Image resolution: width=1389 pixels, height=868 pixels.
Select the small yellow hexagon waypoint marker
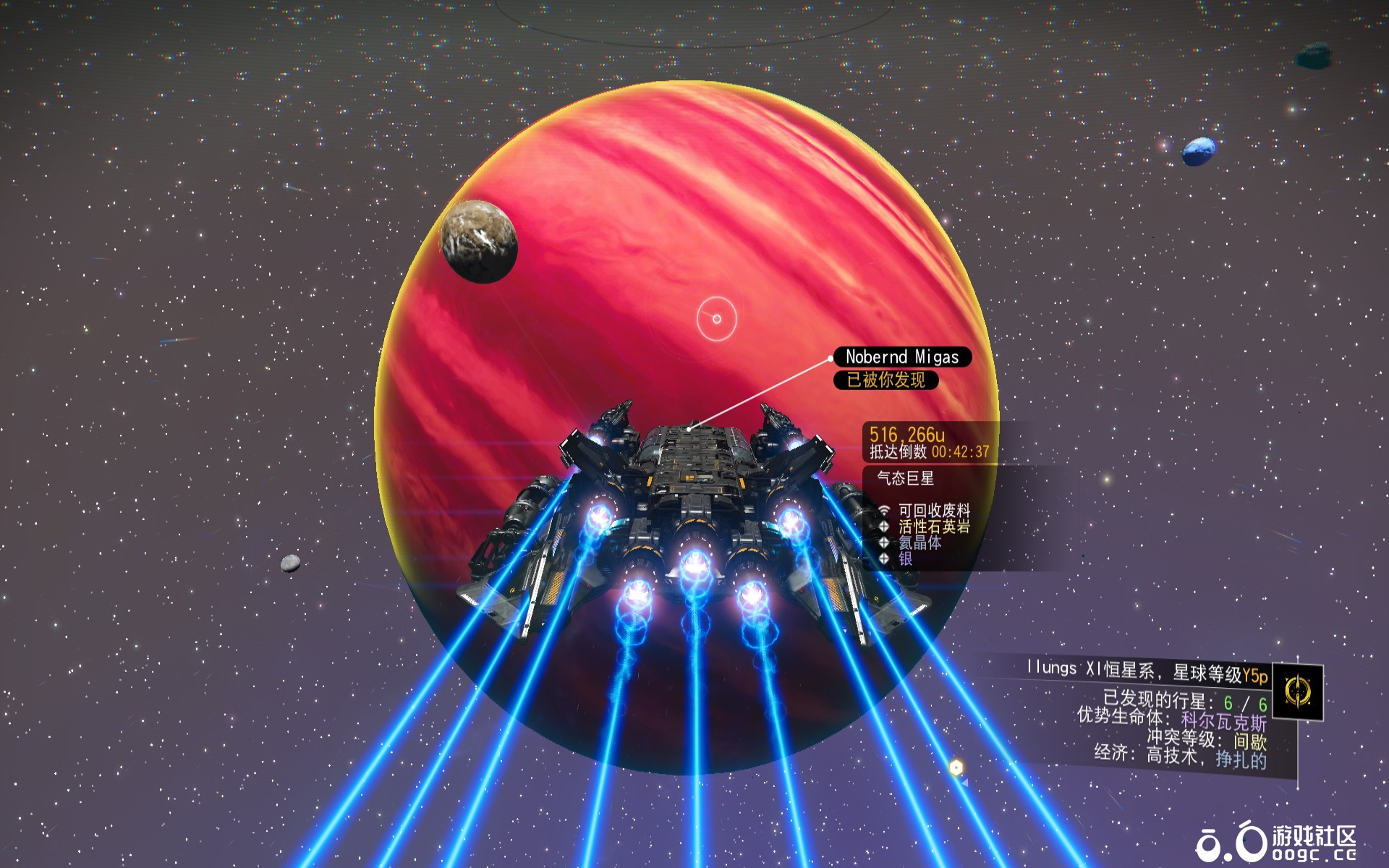956,767
